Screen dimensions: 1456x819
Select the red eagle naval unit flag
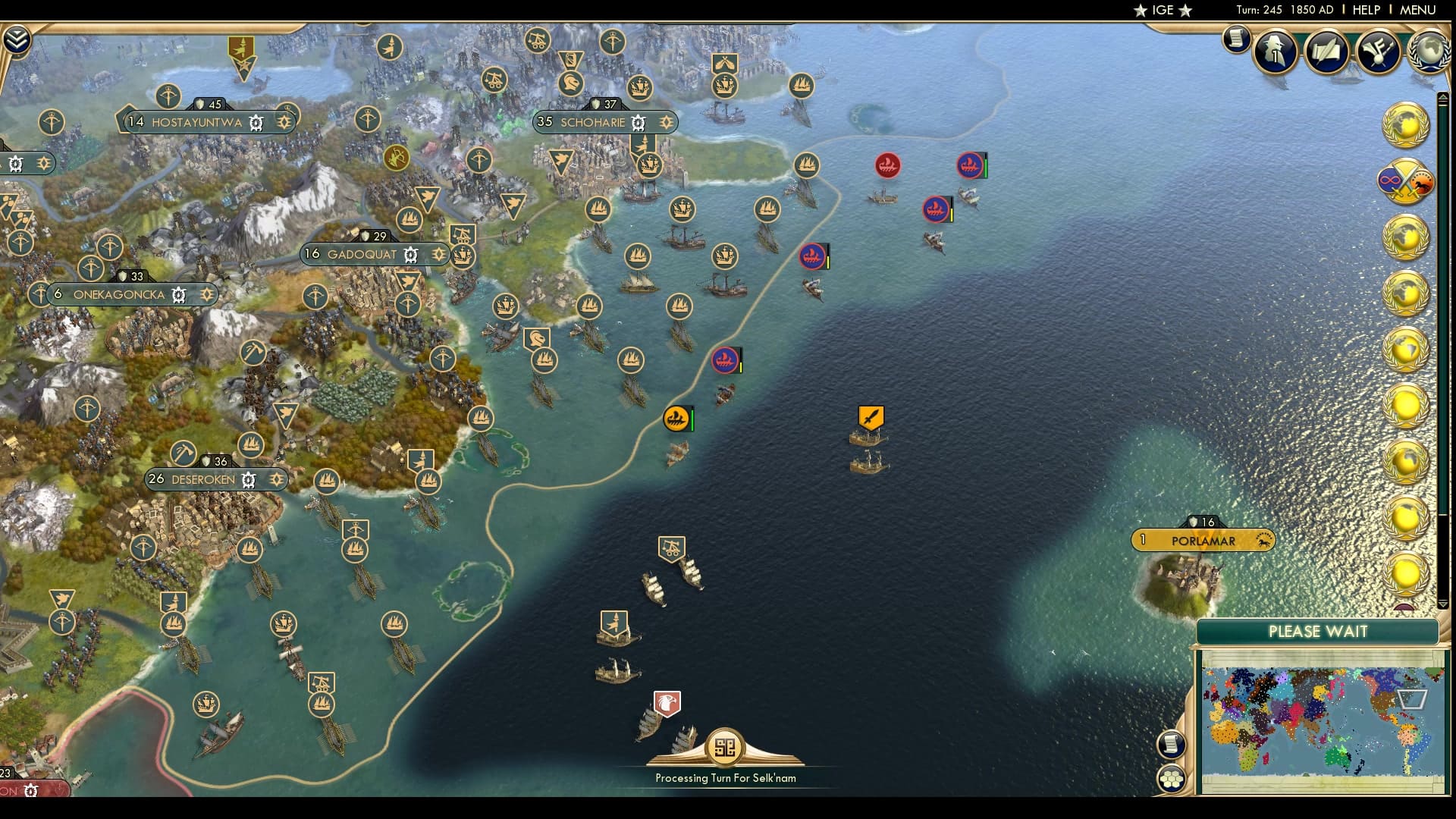pos(666,704)
